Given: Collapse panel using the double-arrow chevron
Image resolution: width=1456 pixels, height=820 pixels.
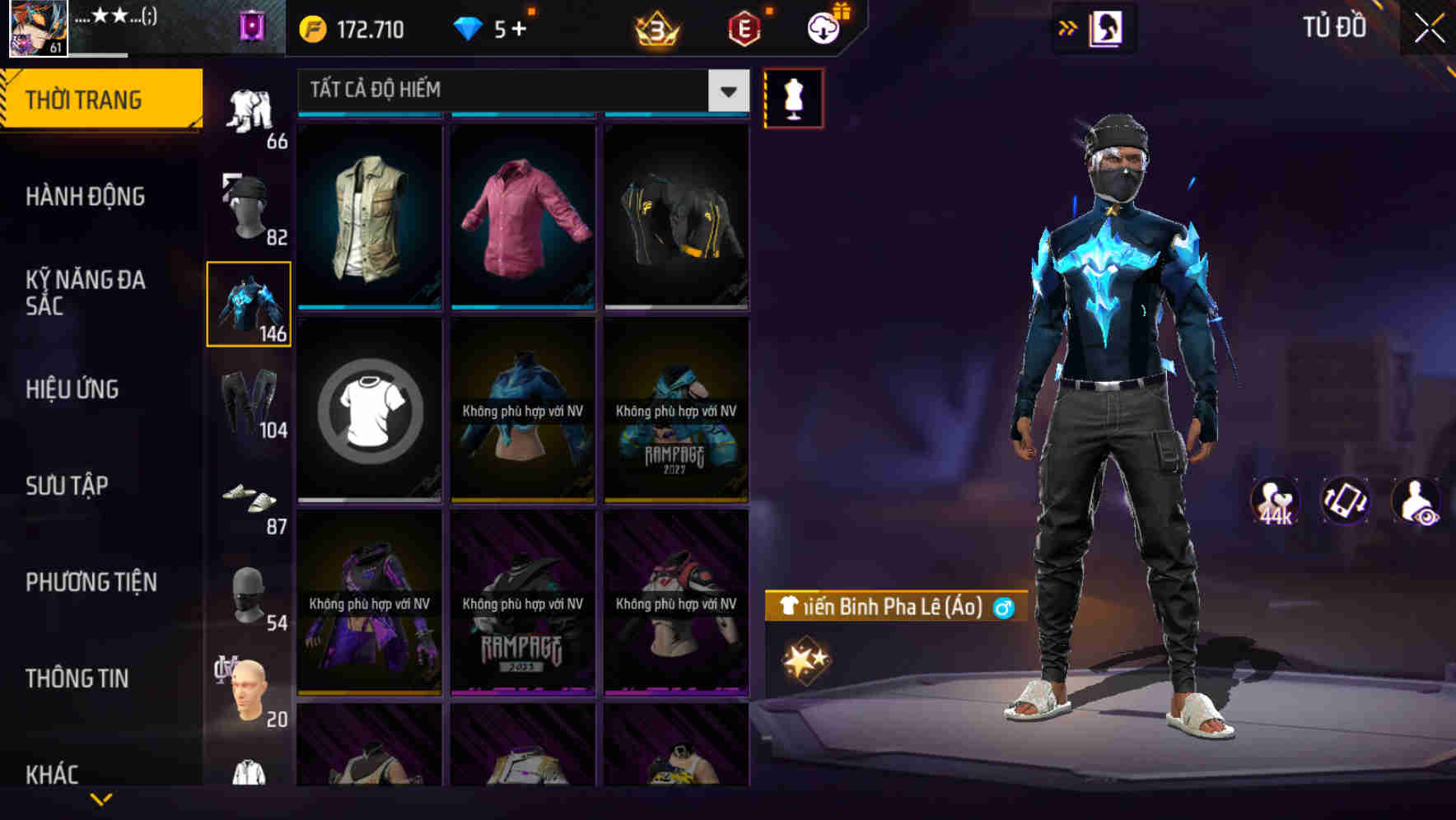Looking at the screenshot, I should 1067,27.
